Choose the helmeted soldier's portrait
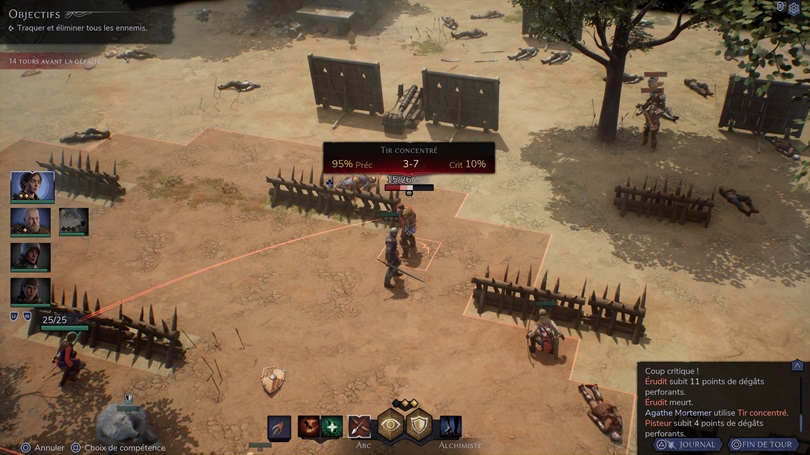The image size is (810, 455). (x=31, y=256)
